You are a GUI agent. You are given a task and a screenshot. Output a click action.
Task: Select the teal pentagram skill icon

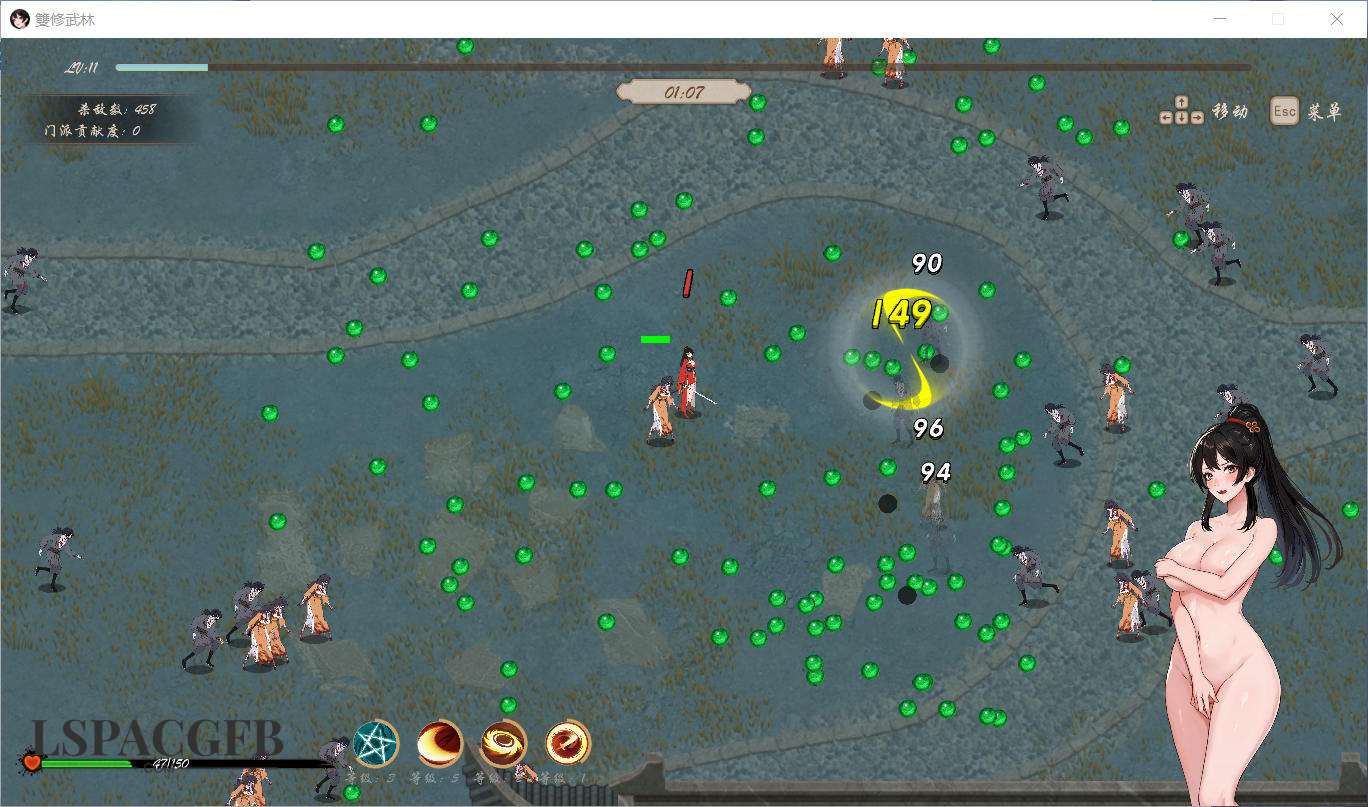376,744
